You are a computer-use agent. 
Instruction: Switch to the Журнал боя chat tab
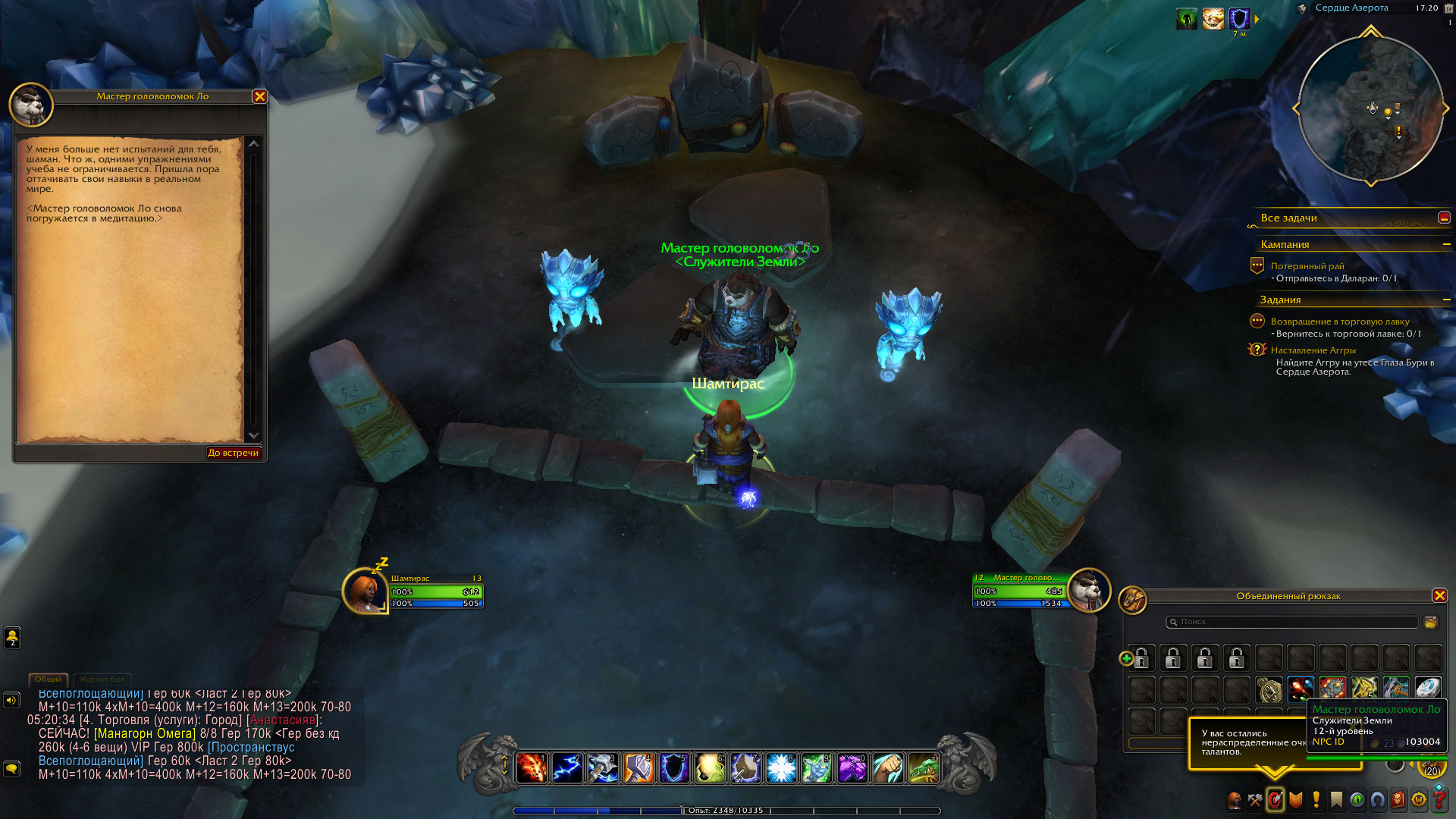click(x=102, y=679)
